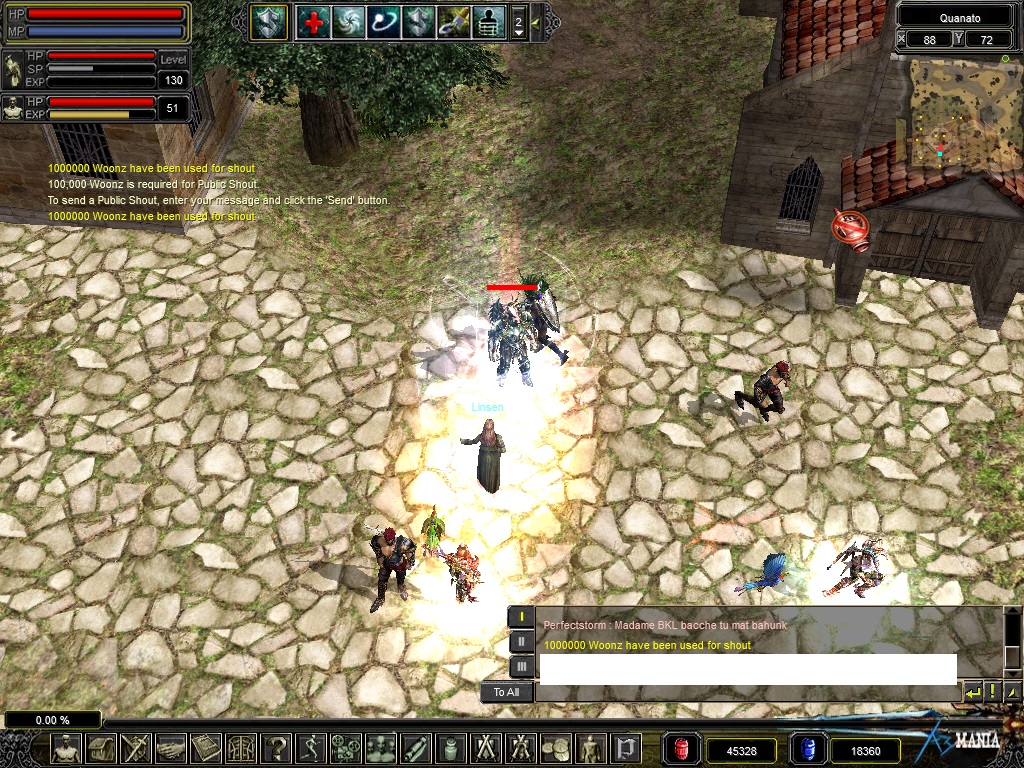Switch to chat tab I
This screenshot has width=1024, height=768.
[x=521, y=617]
